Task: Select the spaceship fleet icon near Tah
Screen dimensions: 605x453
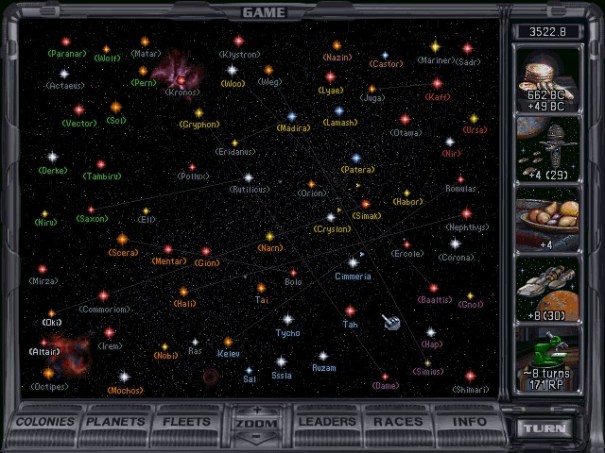Action: (391, 322)
